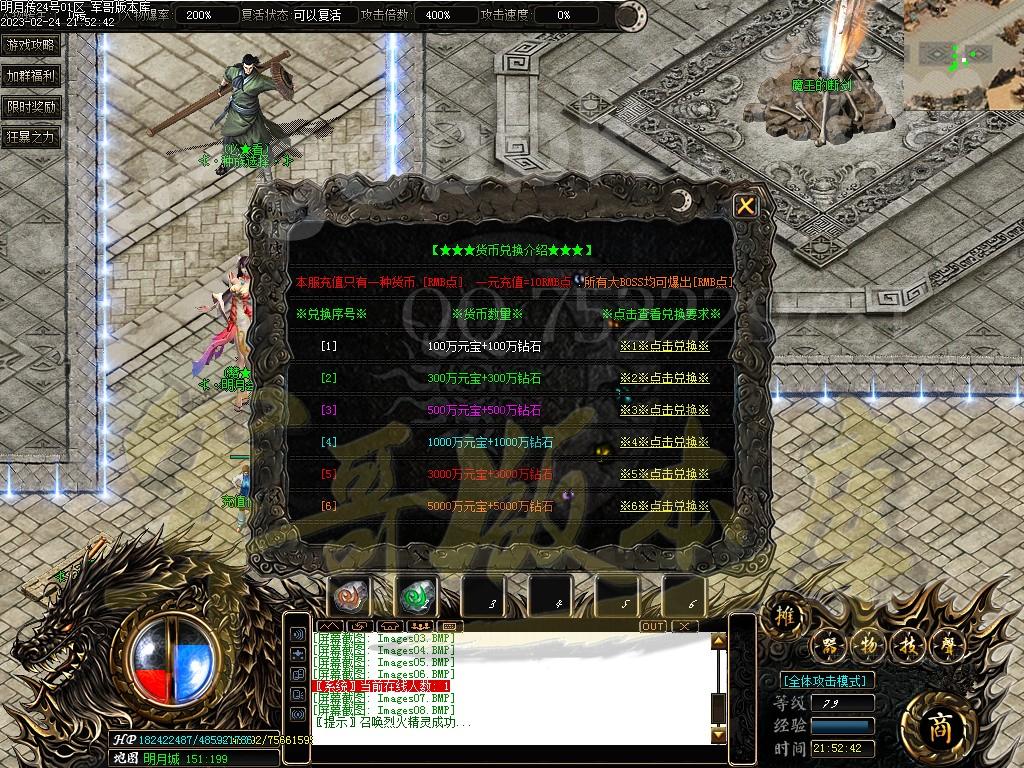Use the red fire swirl skill slot
The height and width of the screenshot is (768, 1024).
click(x=349, y=597)
